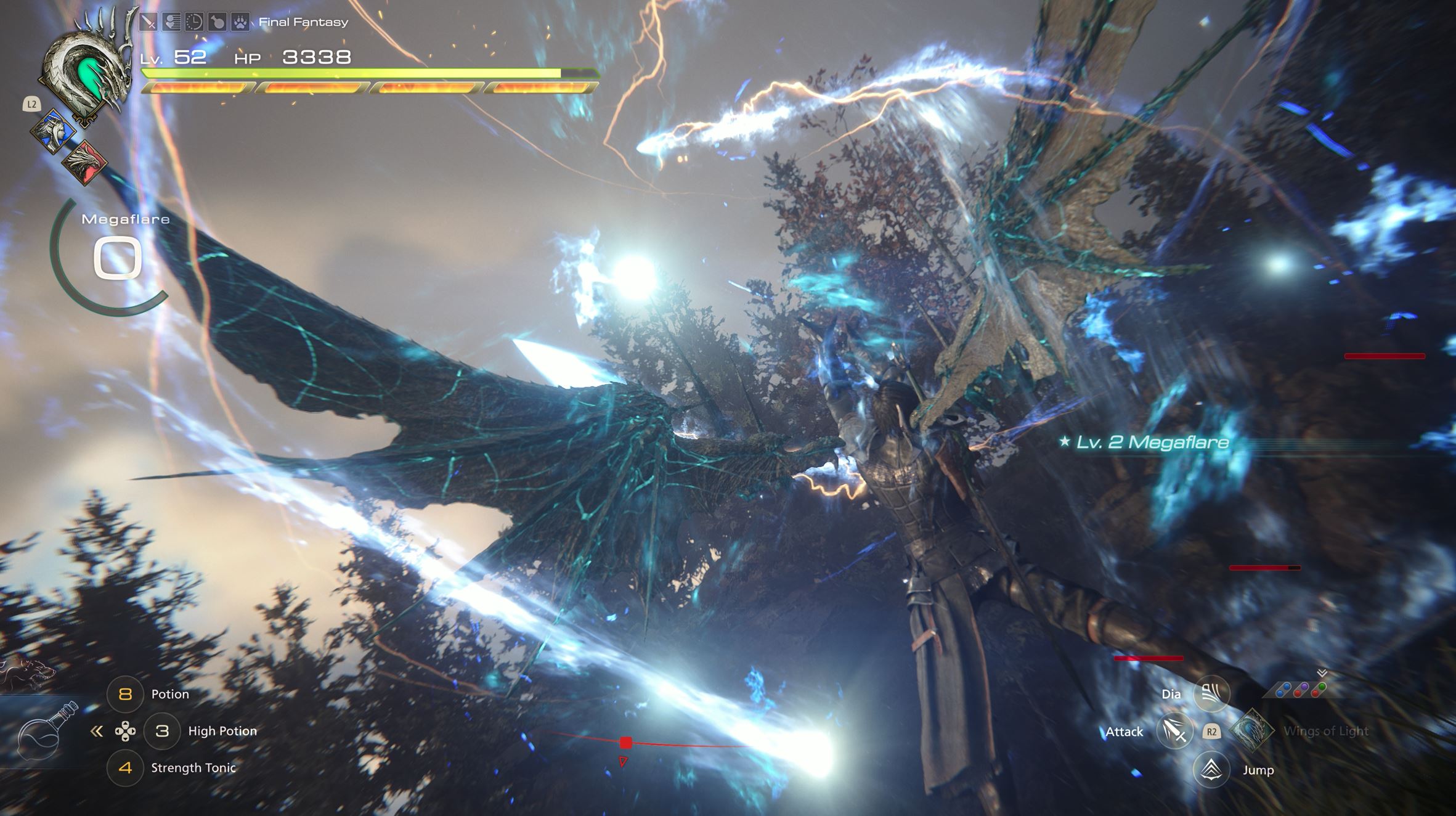Click the left double-arrow beside the d-pad
The image size is (1456, 816).
(96, 732)
